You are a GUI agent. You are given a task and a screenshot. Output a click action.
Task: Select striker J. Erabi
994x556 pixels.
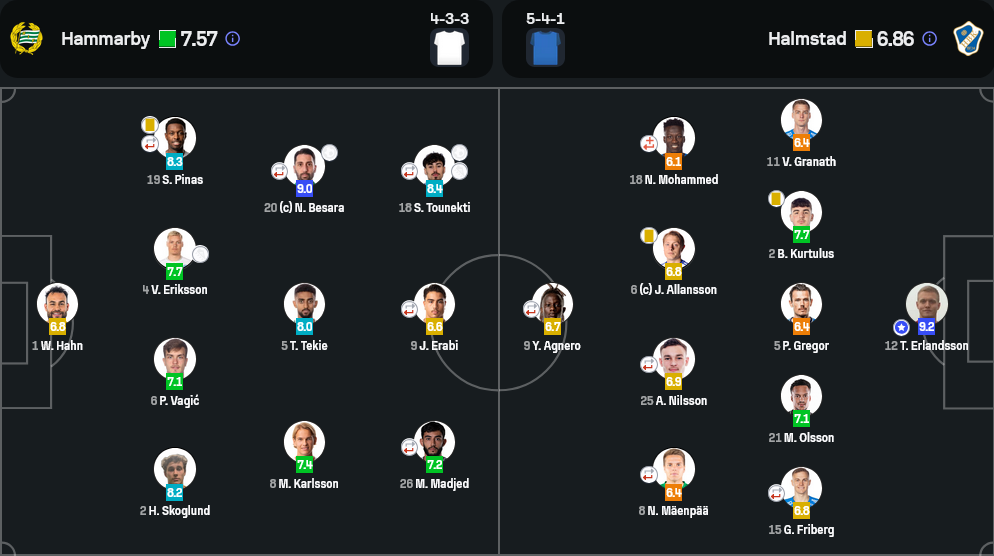434,304
